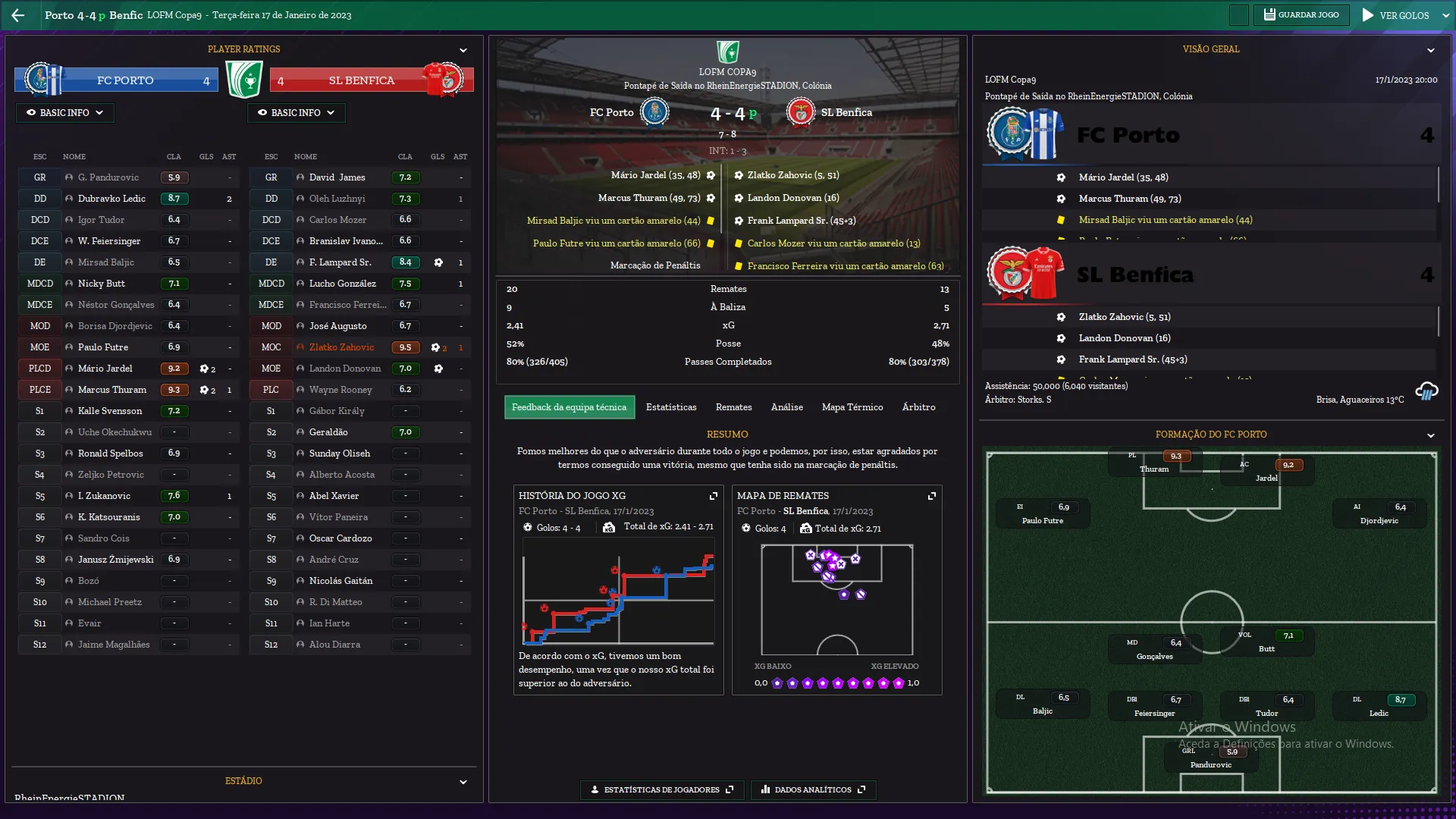Open the Formação do FC Porto dropdown
This screenshot has width=1456, height=819.
pyautogui.click(x=1430, y=435)
